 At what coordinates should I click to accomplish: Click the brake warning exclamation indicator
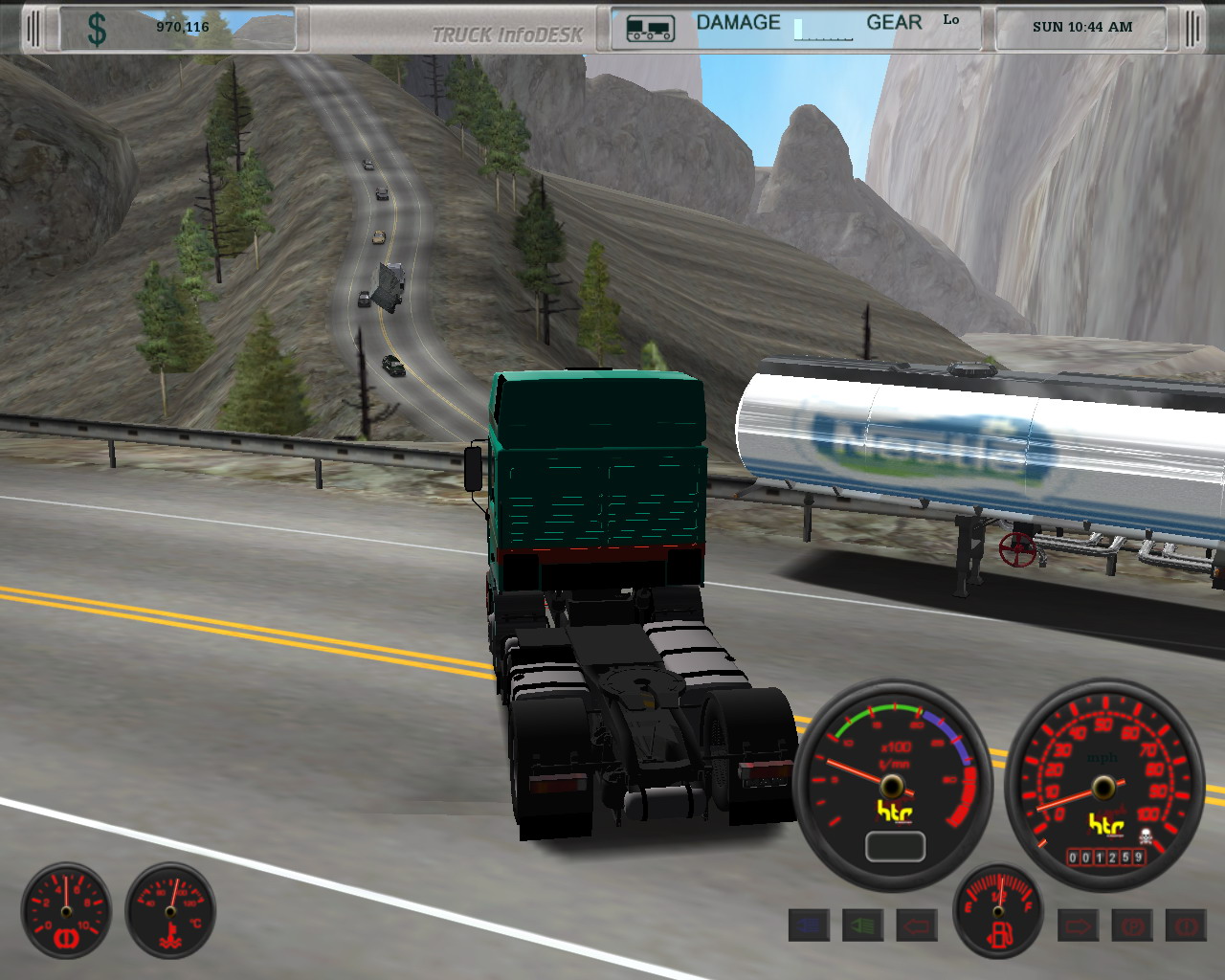pyautogui.click(x=1186, y=925)
